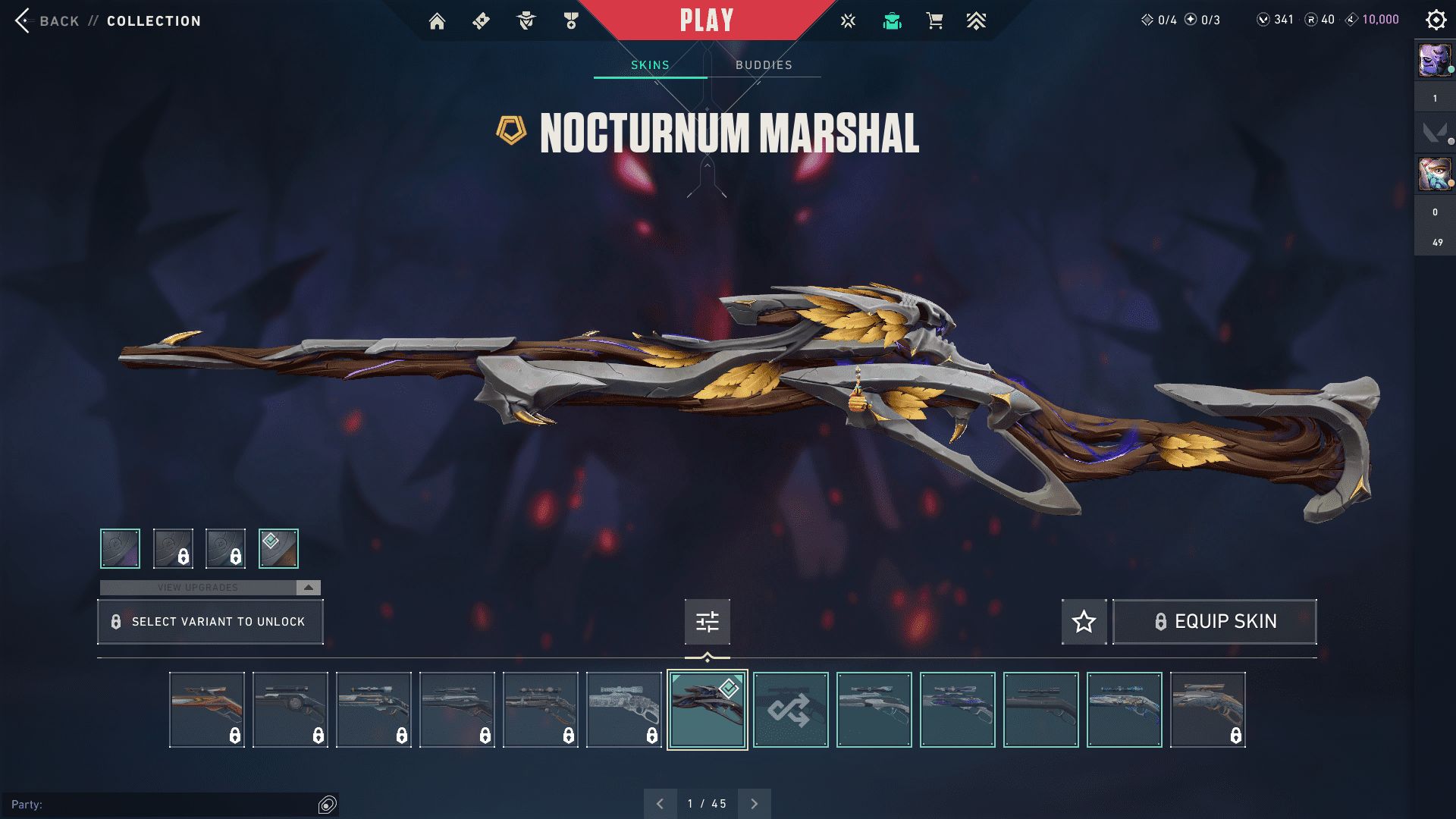Choose the highlighted Nocturnum Marshal thumbnail
The image size is (1456, 819).
707,710
